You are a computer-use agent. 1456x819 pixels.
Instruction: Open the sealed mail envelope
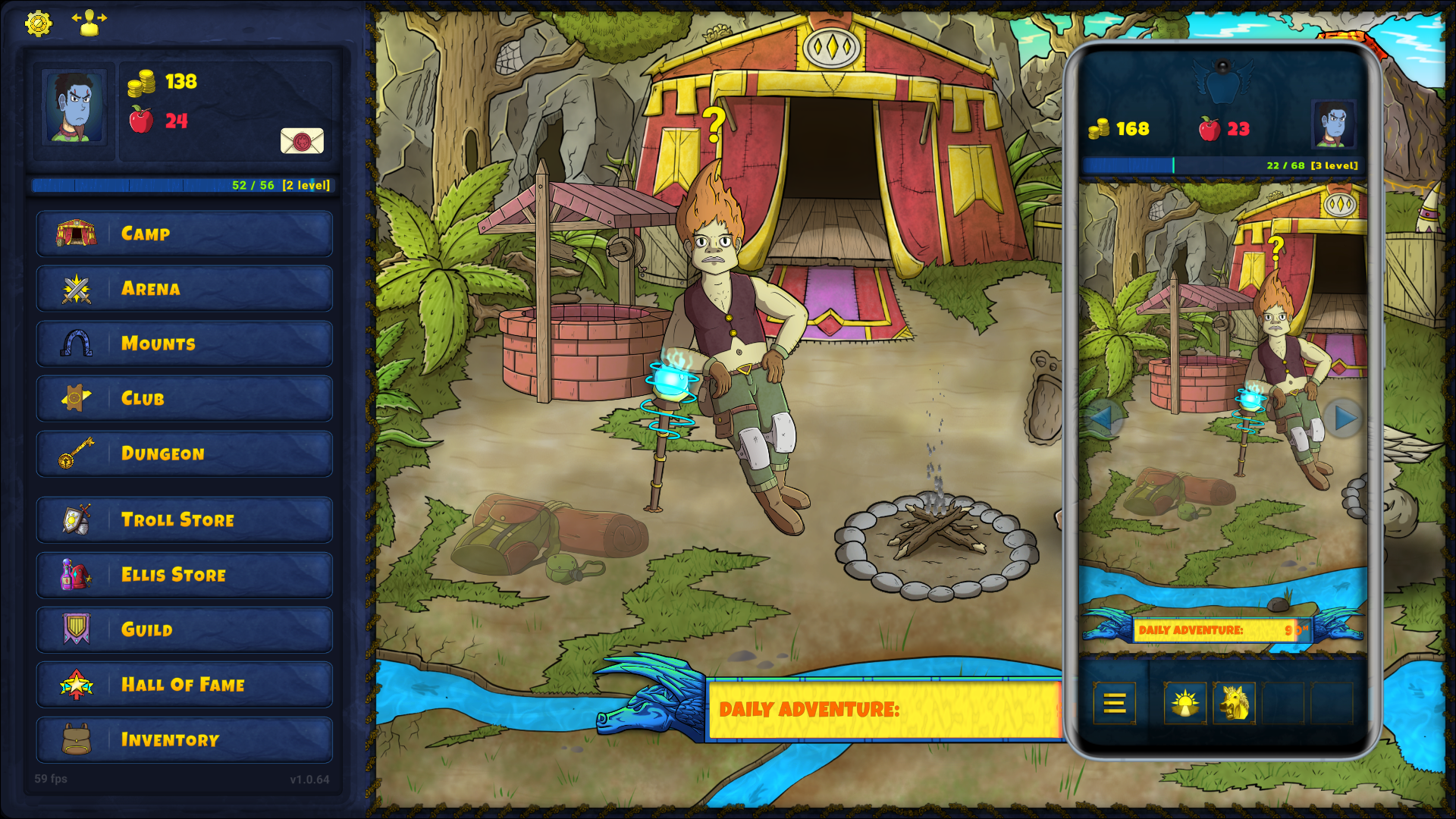coord(302,141)
